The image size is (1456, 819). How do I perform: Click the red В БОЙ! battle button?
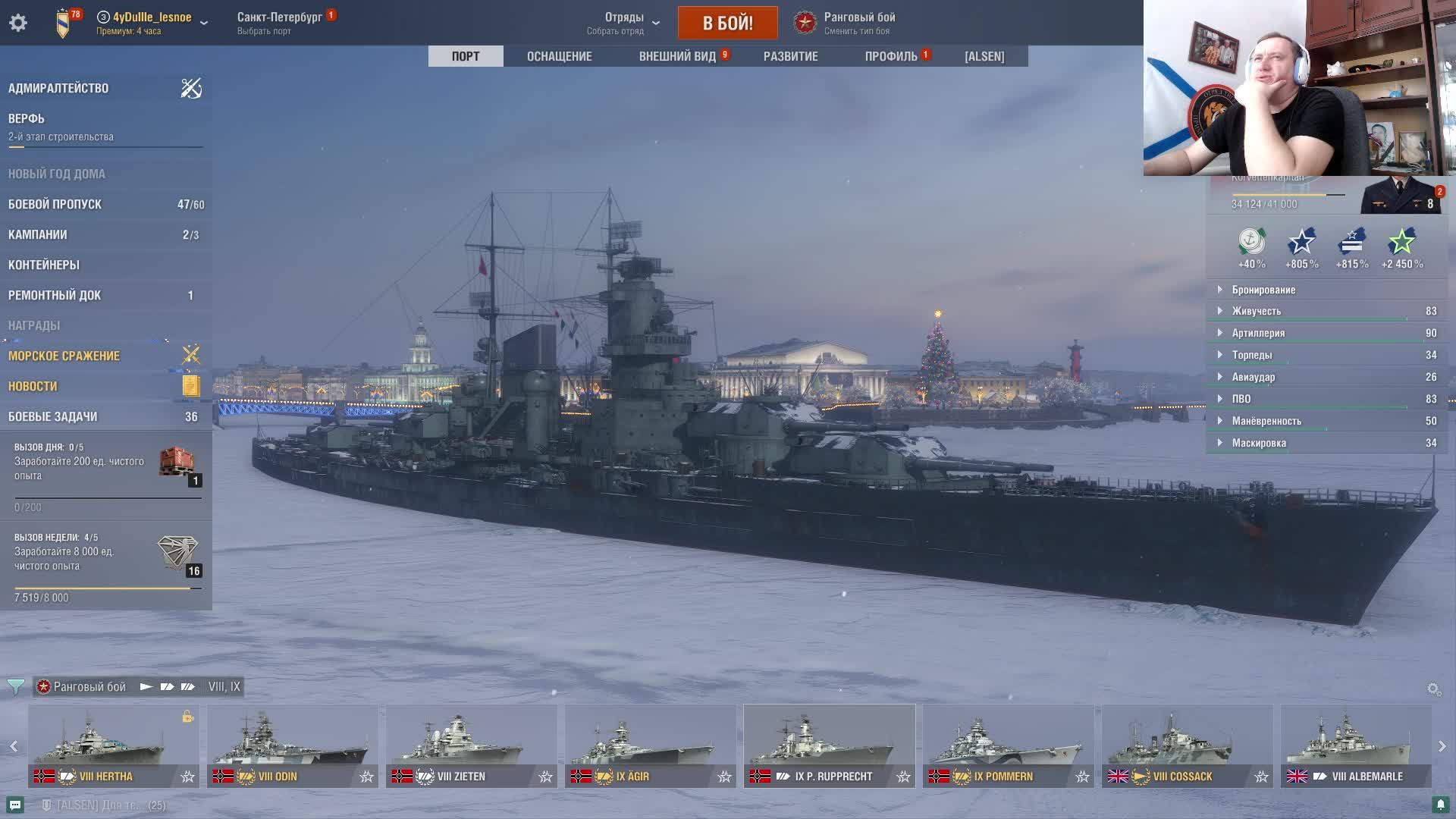(727, 23)
